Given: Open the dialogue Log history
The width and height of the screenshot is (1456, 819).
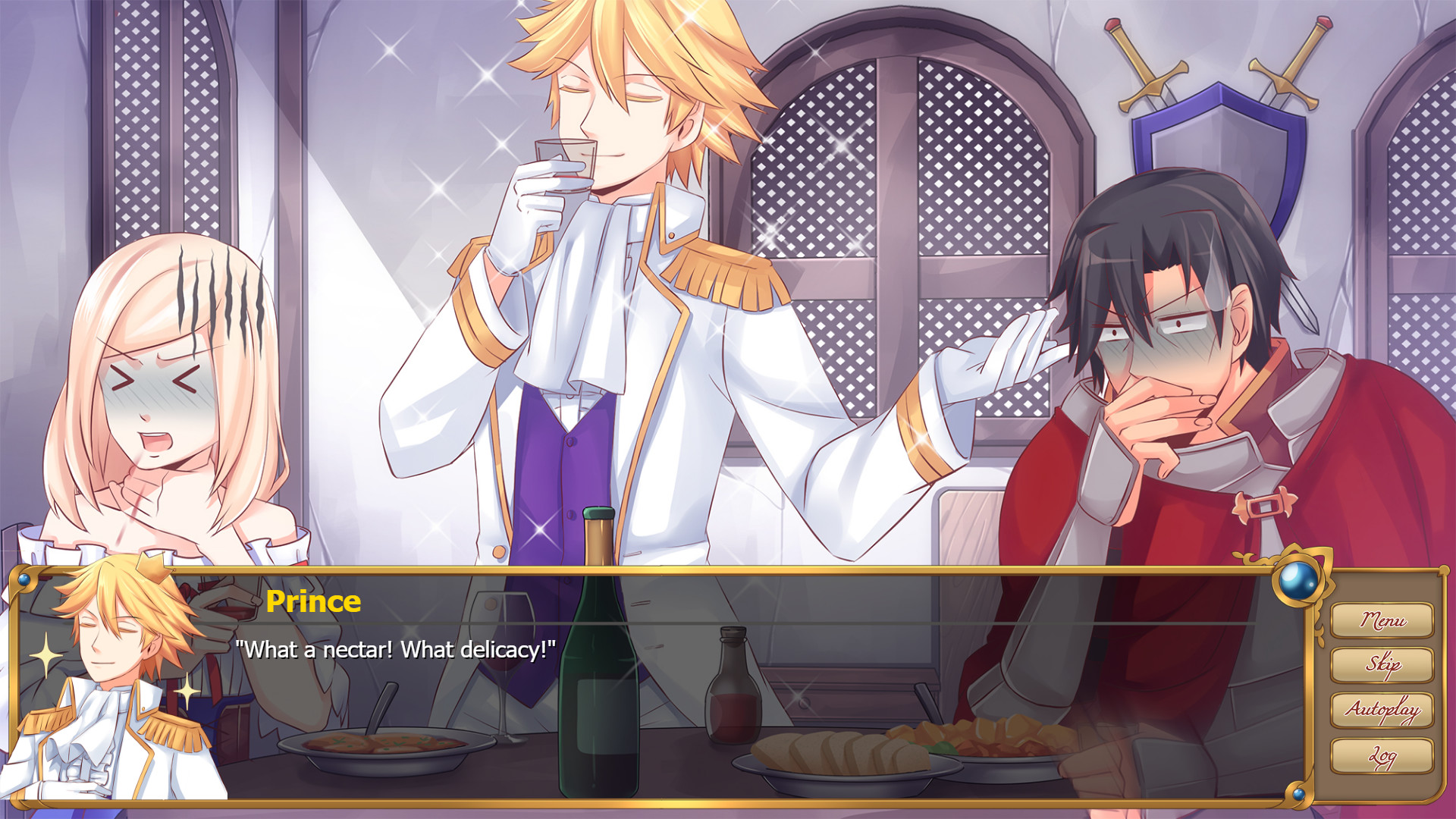Looking at the screenshot, I should point(1382,757).
